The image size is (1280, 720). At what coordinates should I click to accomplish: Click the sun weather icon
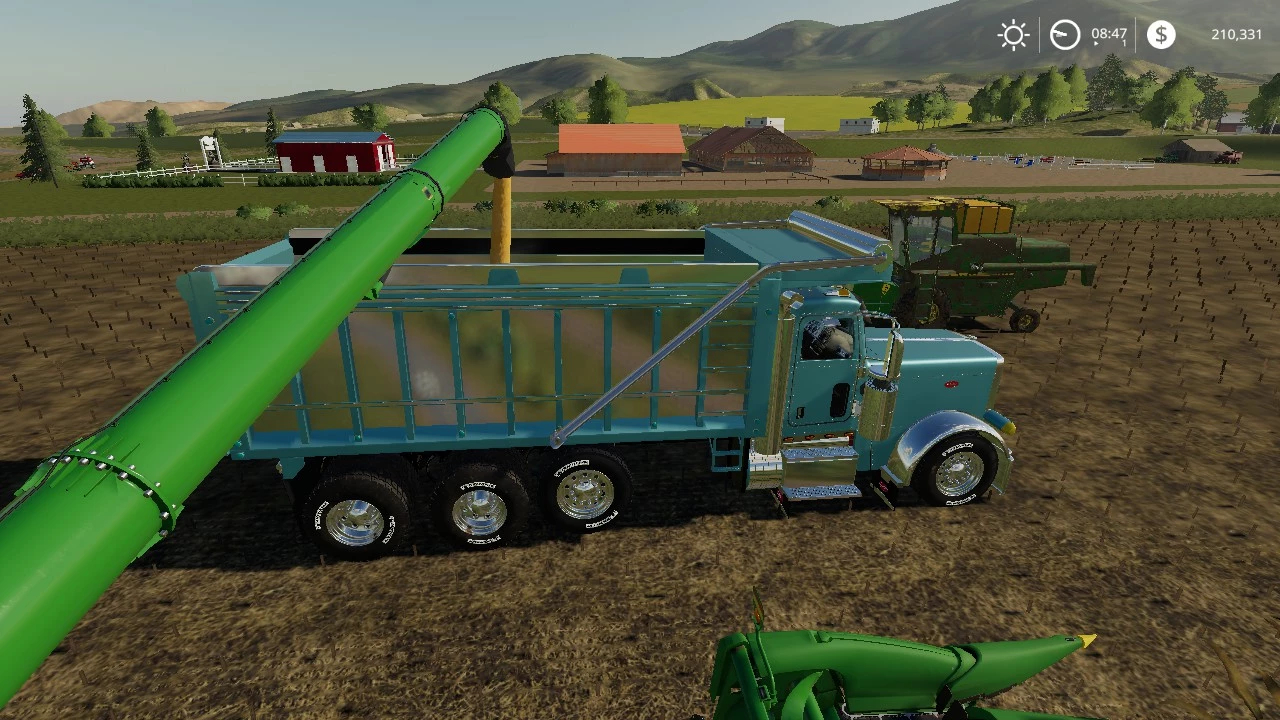click(x=1013, y=35)
